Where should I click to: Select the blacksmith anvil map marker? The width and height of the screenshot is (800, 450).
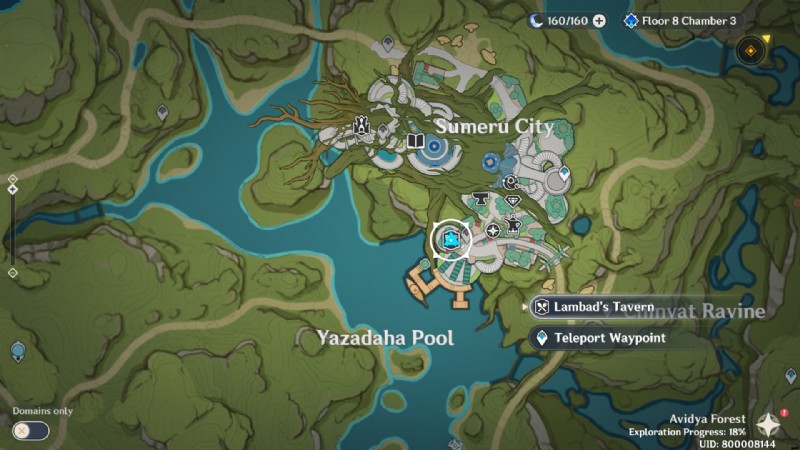coord(479,198)
